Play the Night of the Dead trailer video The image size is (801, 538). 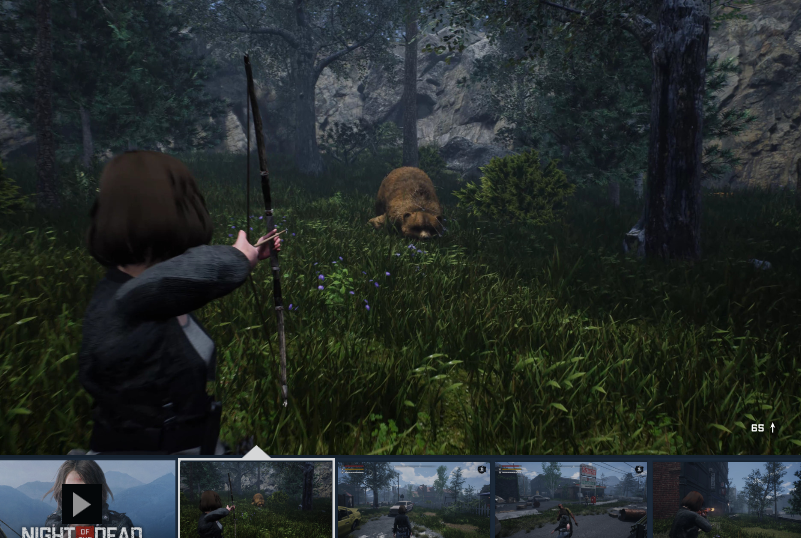[82, 502]
